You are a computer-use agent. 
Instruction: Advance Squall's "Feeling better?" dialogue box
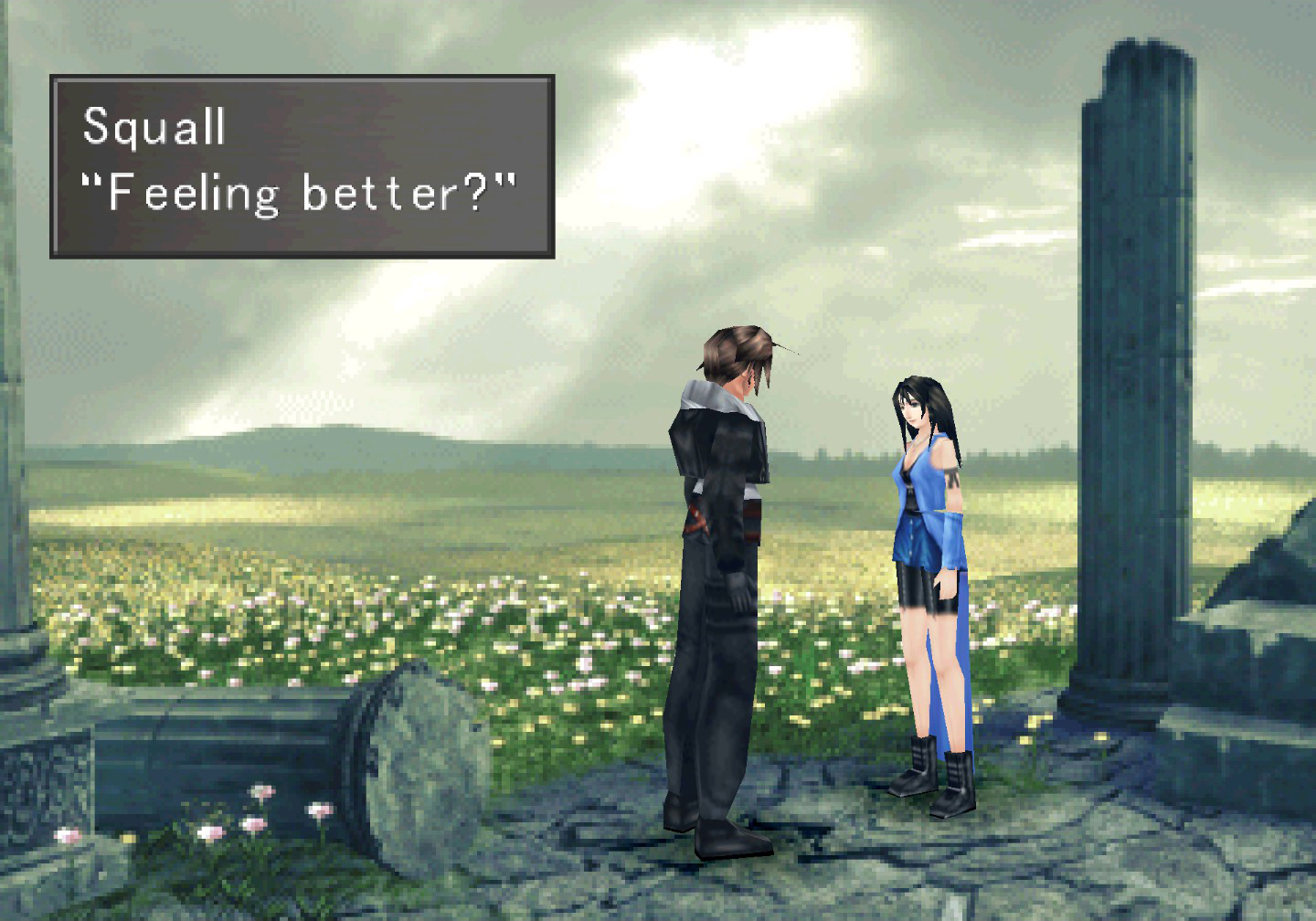[x=302, y=166]
